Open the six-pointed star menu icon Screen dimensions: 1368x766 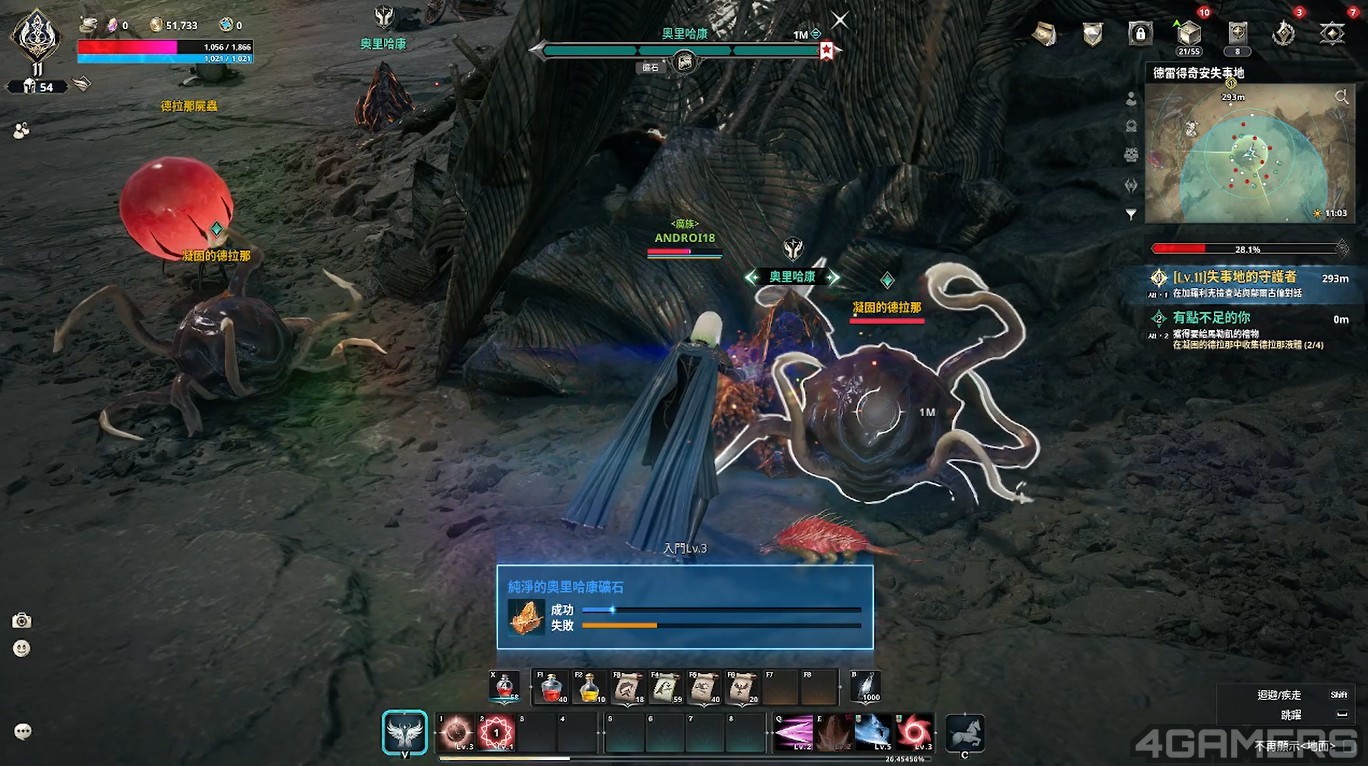[x=1332, y=34]
